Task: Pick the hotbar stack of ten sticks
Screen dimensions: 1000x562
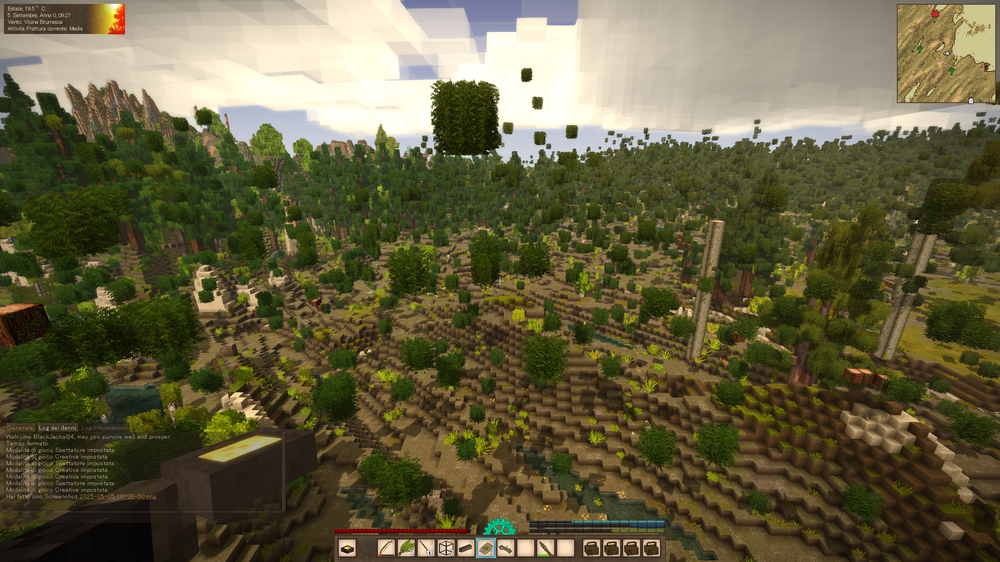Action: click(x=426, y=548)
